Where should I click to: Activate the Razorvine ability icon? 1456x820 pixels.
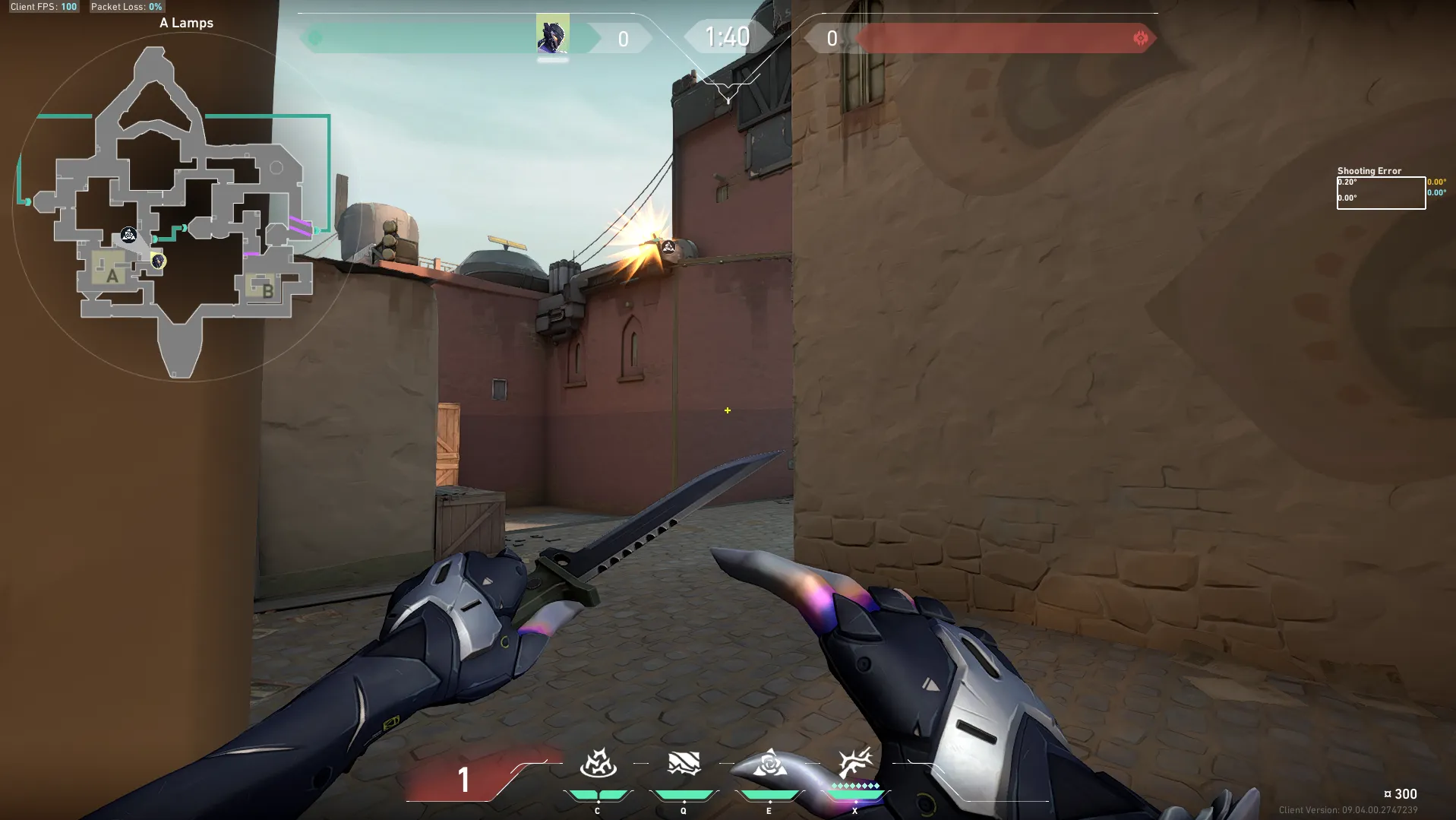[598, 763]
